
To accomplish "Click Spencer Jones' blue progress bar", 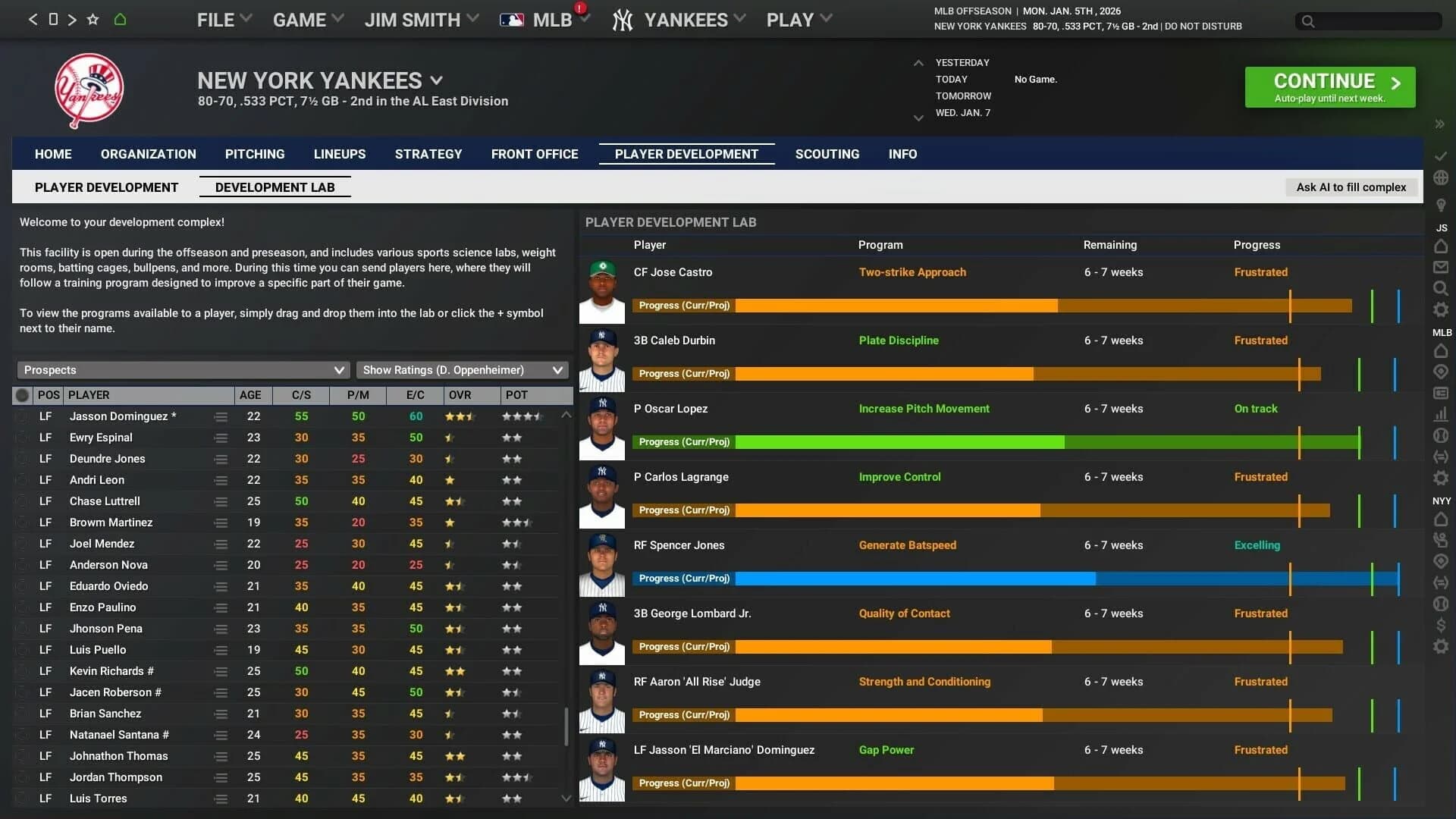I will click(910, 579).
